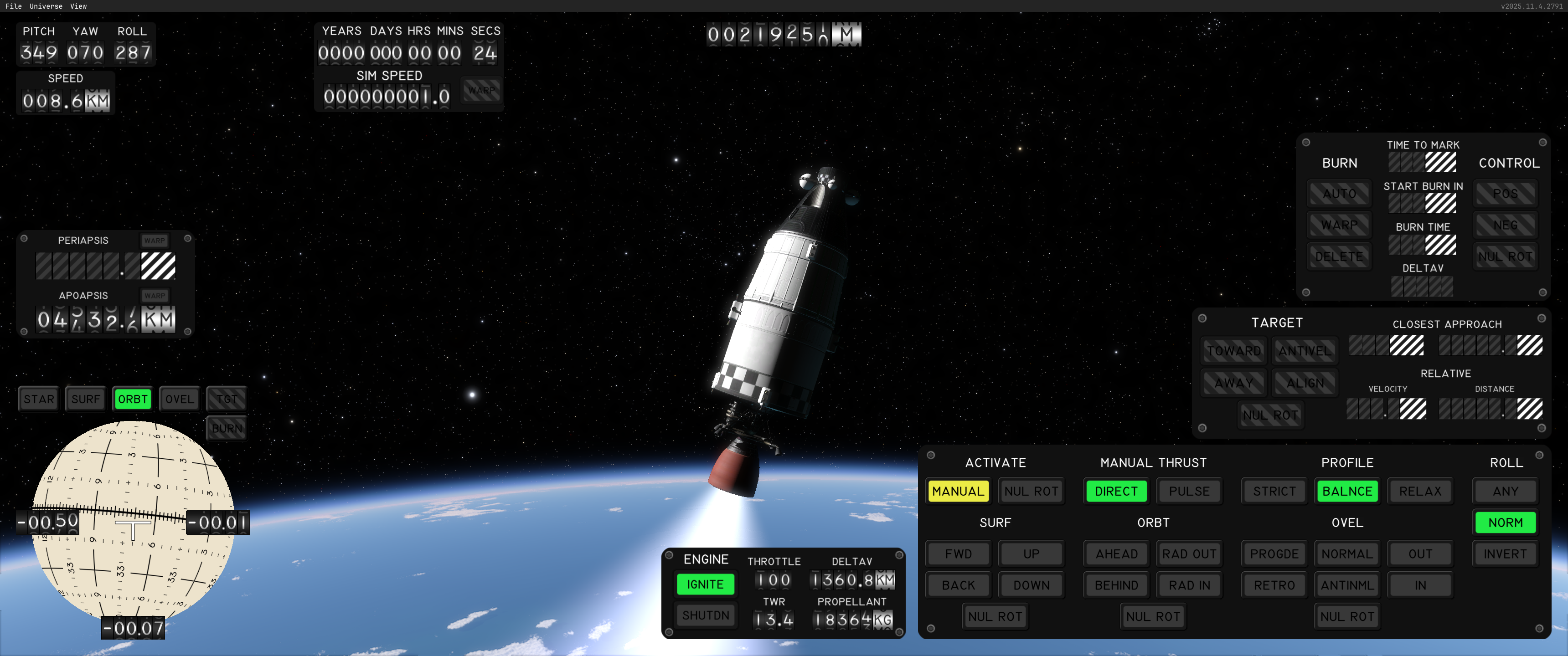This screenshot has width=1568, height=656.
Task: Point the craft RETRO
Action: (1274, 585)
